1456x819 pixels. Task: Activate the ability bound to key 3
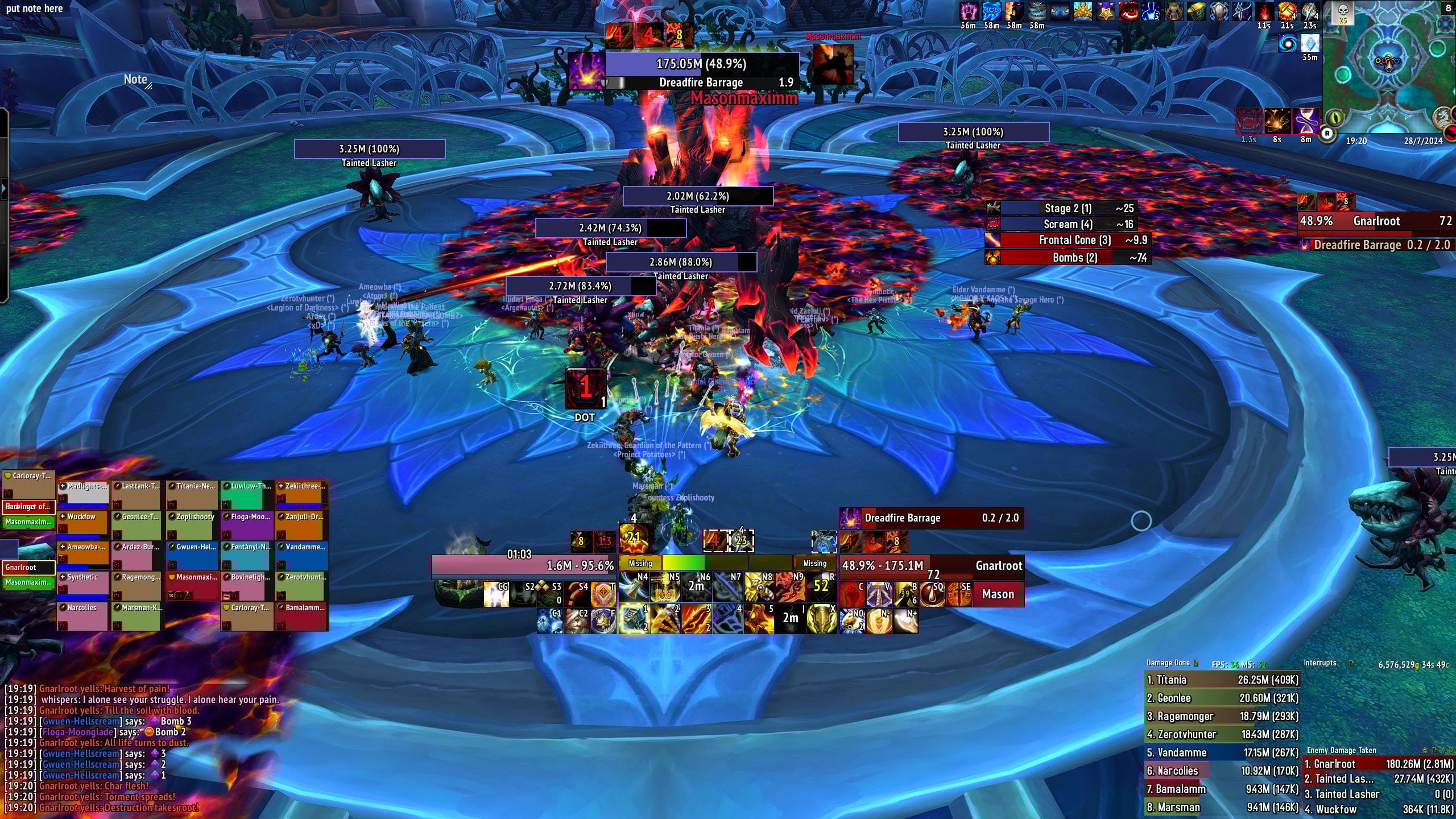tap(697, 619)
